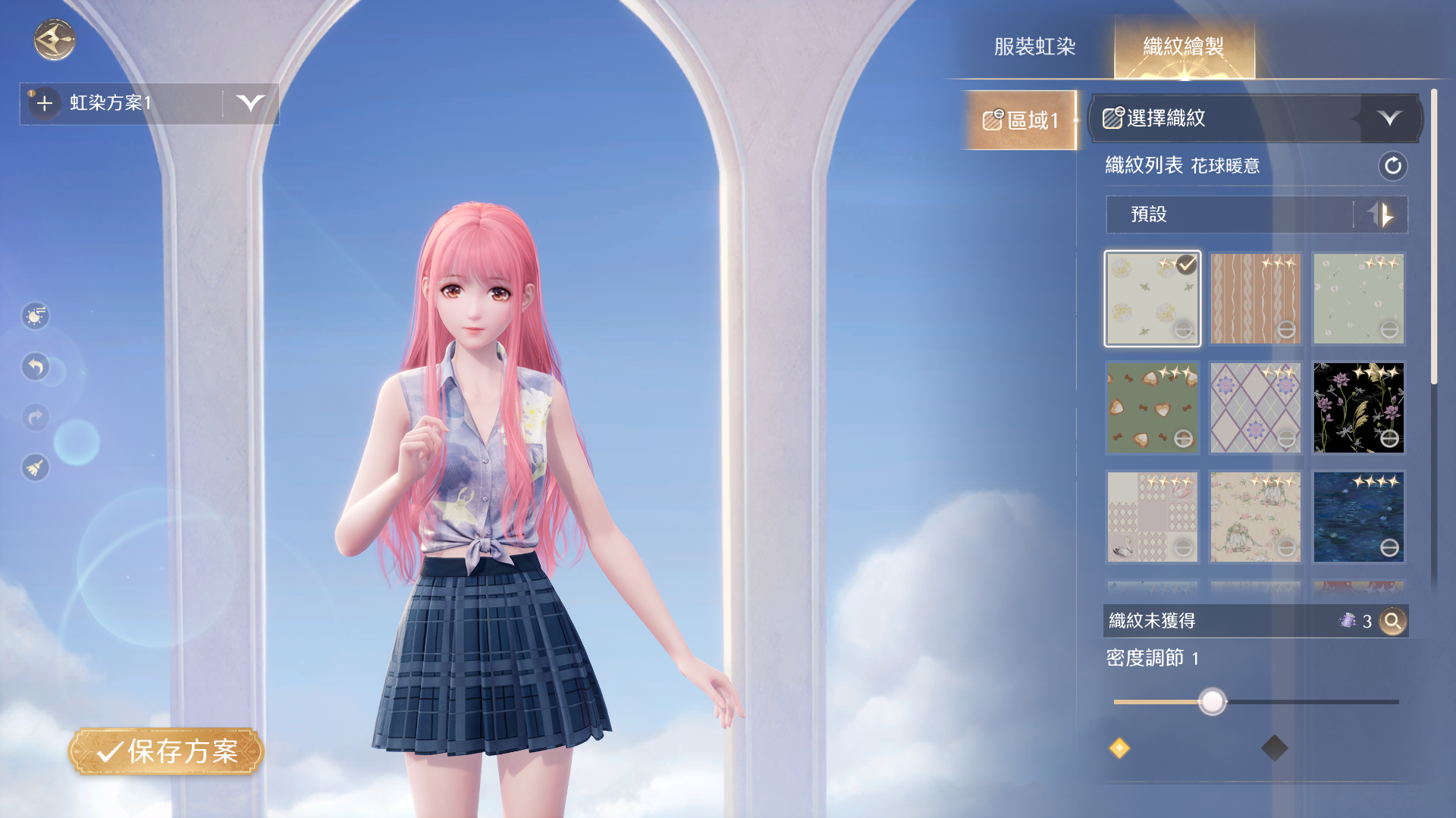Image resolution: width=1456 pixels, height=818 pixels.
Task: Toggle the 預設 sort order
Action: coord(1382,215)
